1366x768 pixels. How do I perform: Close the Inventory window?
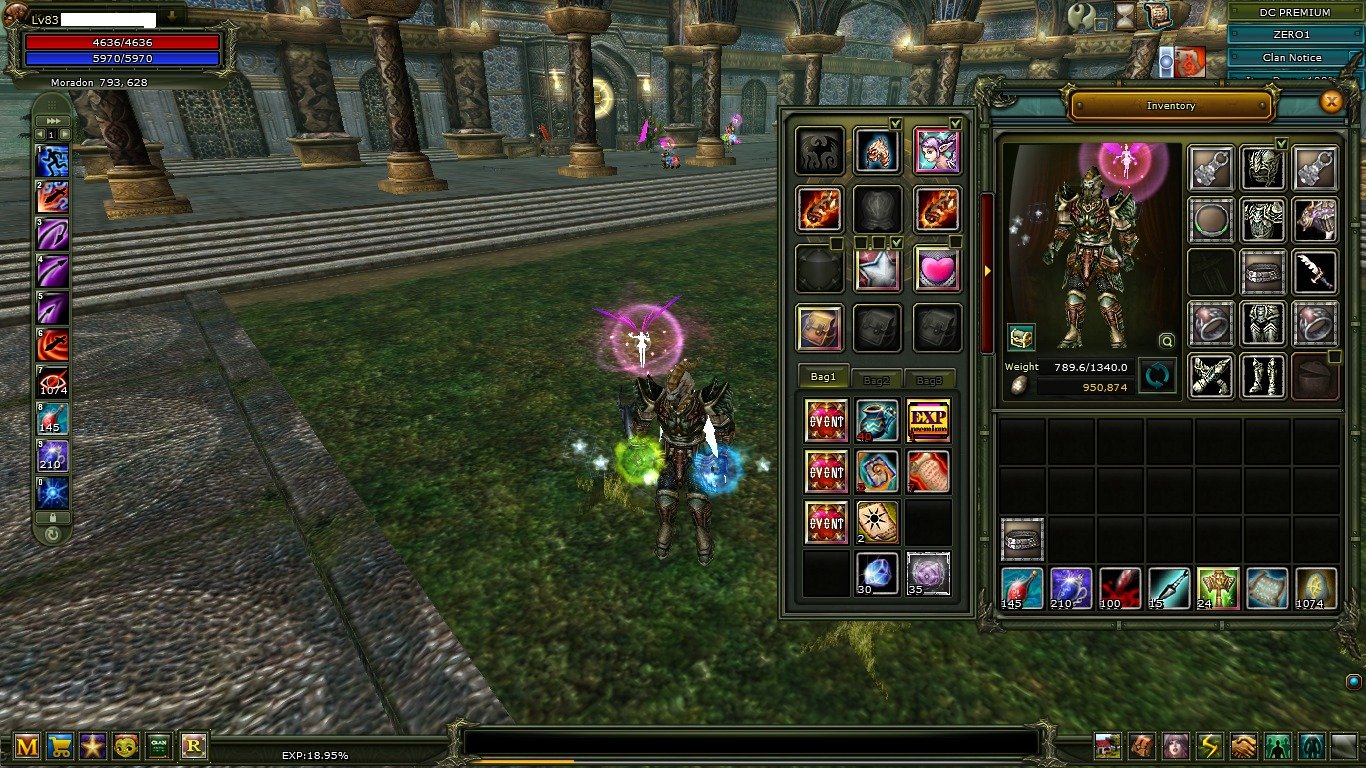point(1331,101)
